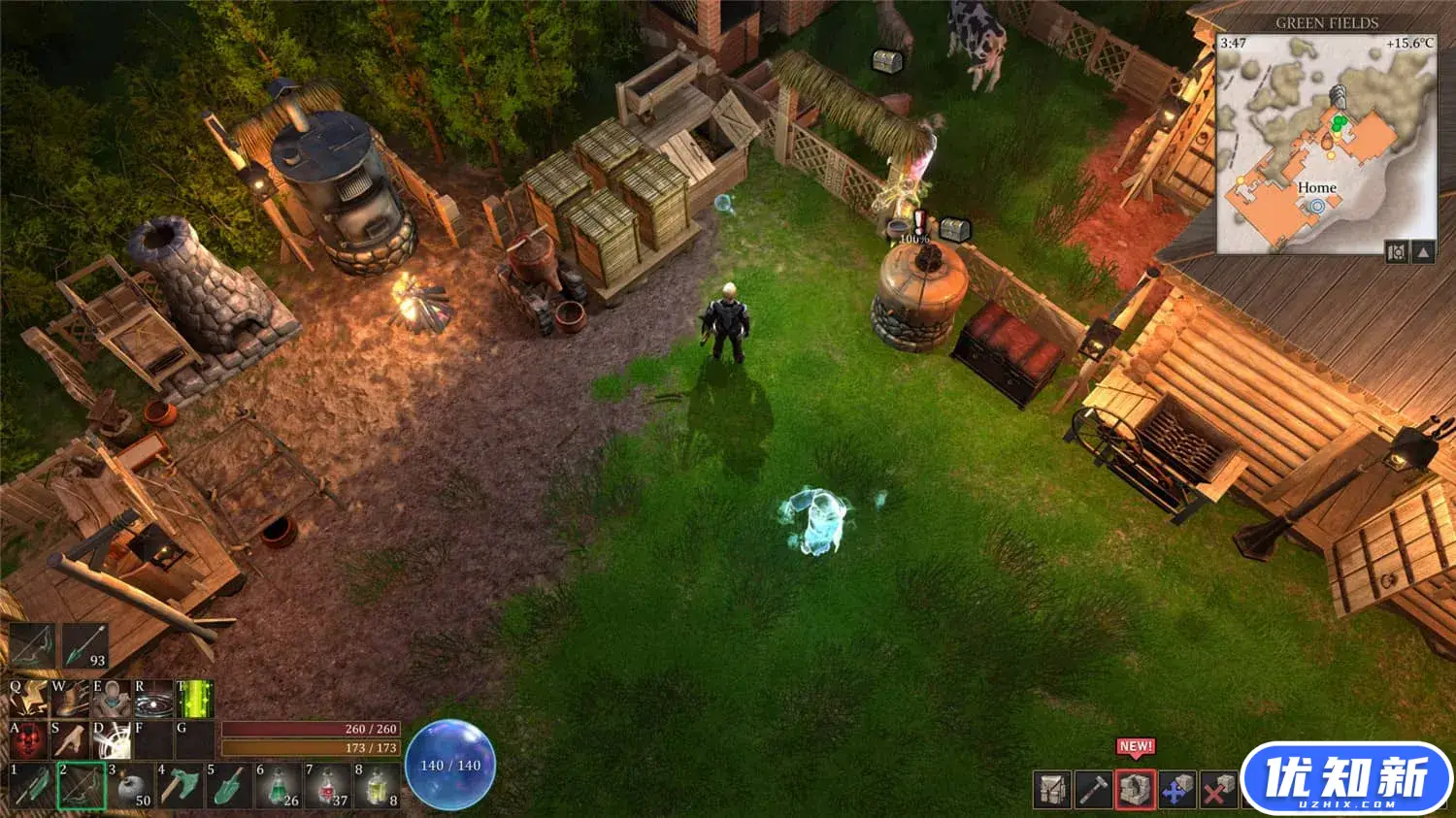Select the spear in hotbar slot 1

click(32, 786)
